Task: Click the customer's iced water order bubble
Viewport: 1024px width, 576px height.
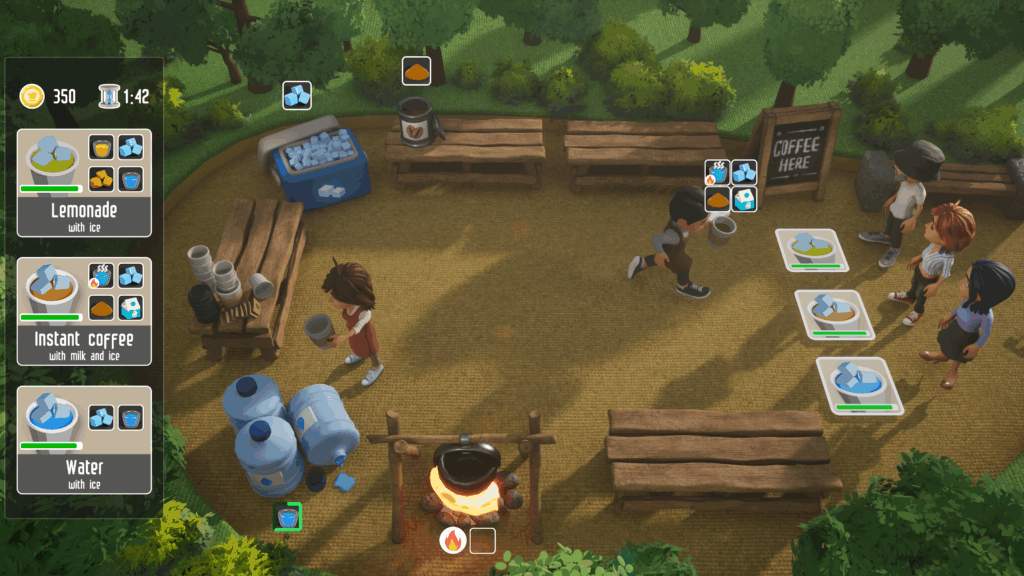Action: click(859, 384)
